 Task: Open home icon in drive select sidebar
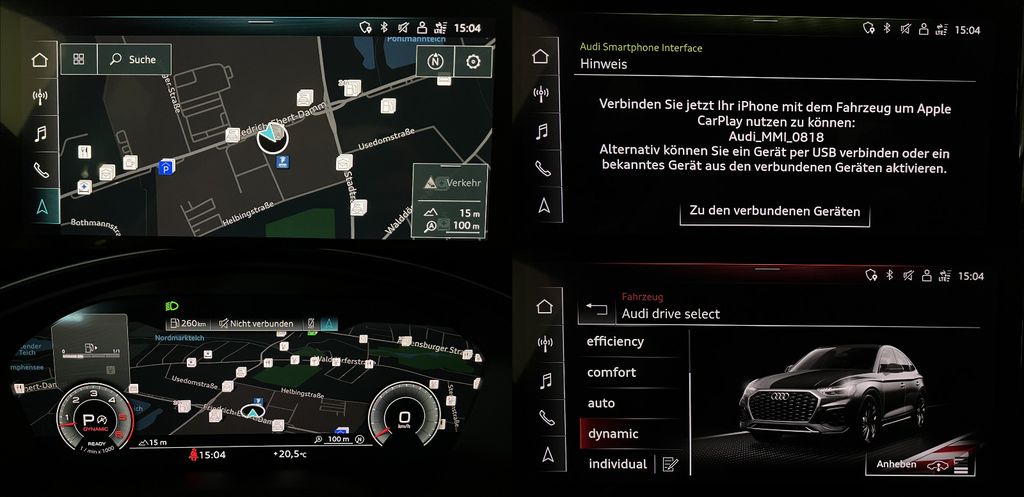coord(544,306)
